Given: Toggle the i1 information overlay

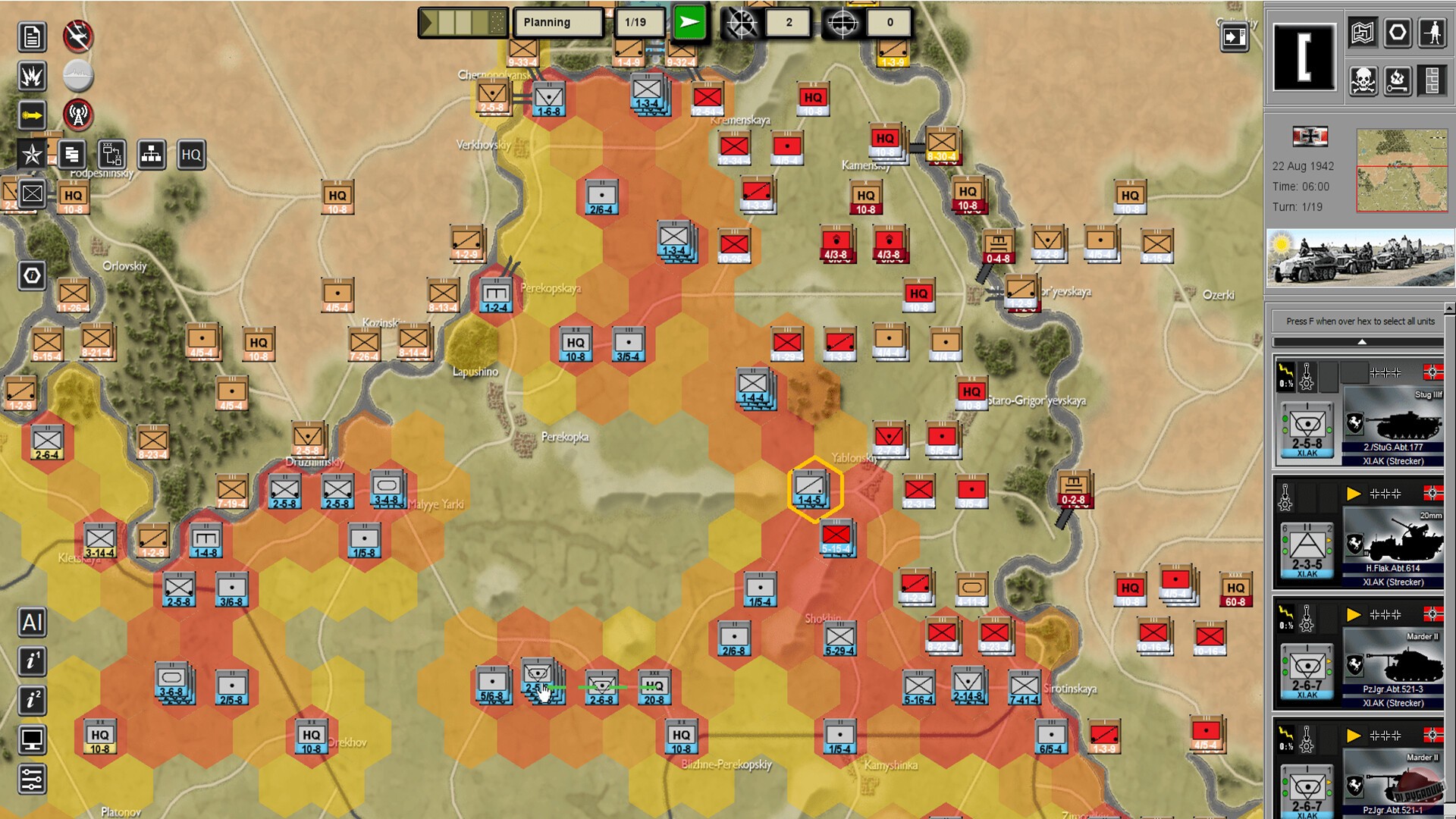Looking at the screenshot, I should [30, 661].
